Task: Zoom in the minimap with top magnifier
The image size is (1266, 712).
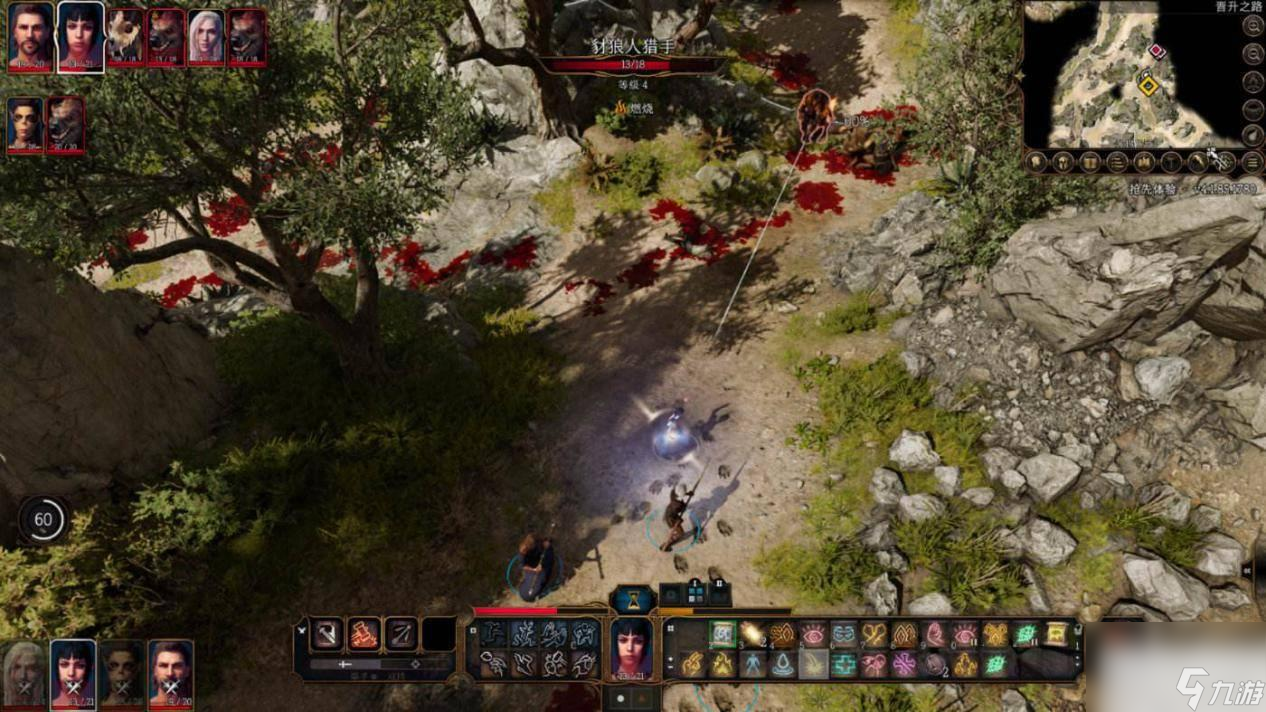Action: click(x=1253, y=27)
